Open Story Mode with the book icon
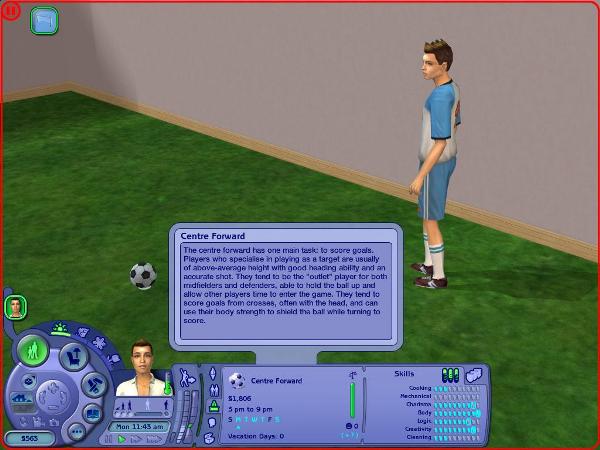The height and width of the screenshot is (450, 600). pyautogui.click(x=92, y=412)
